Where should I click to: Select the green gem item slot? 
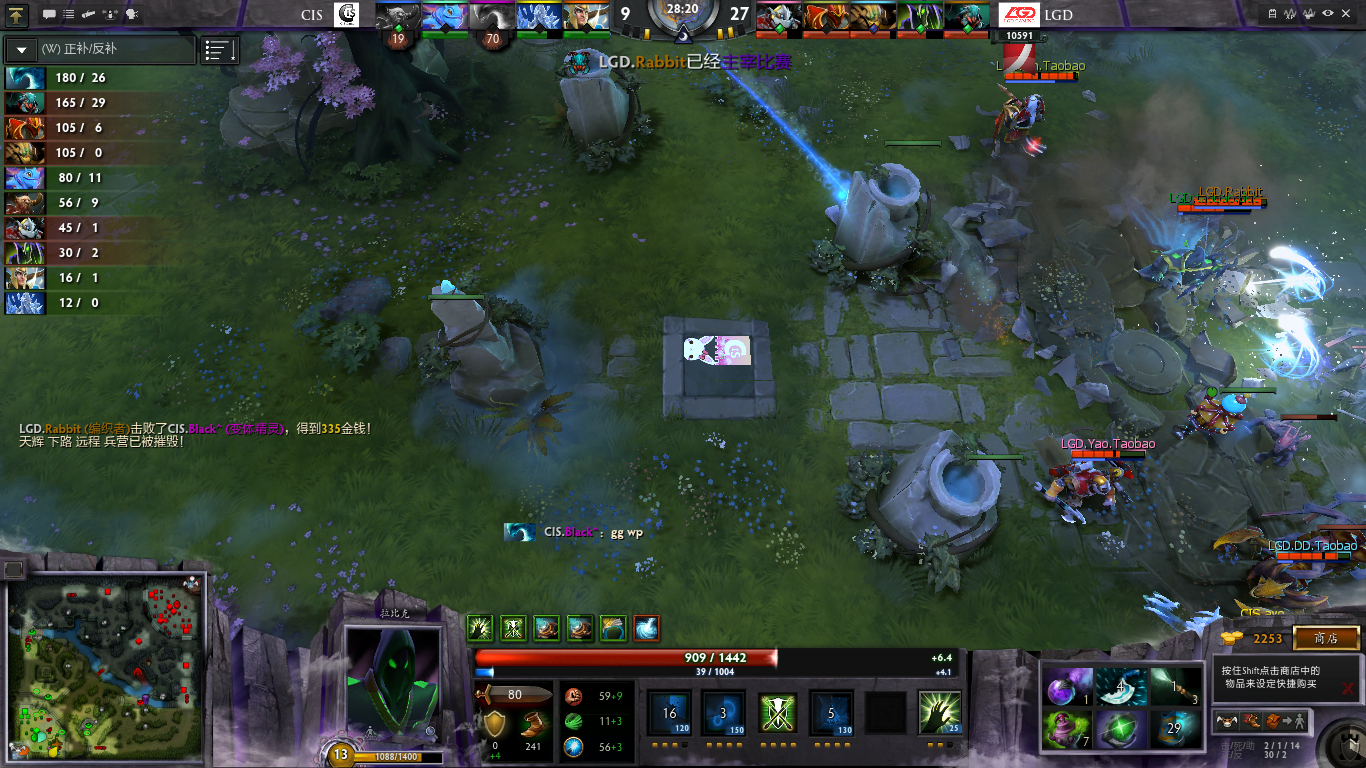1120,729
